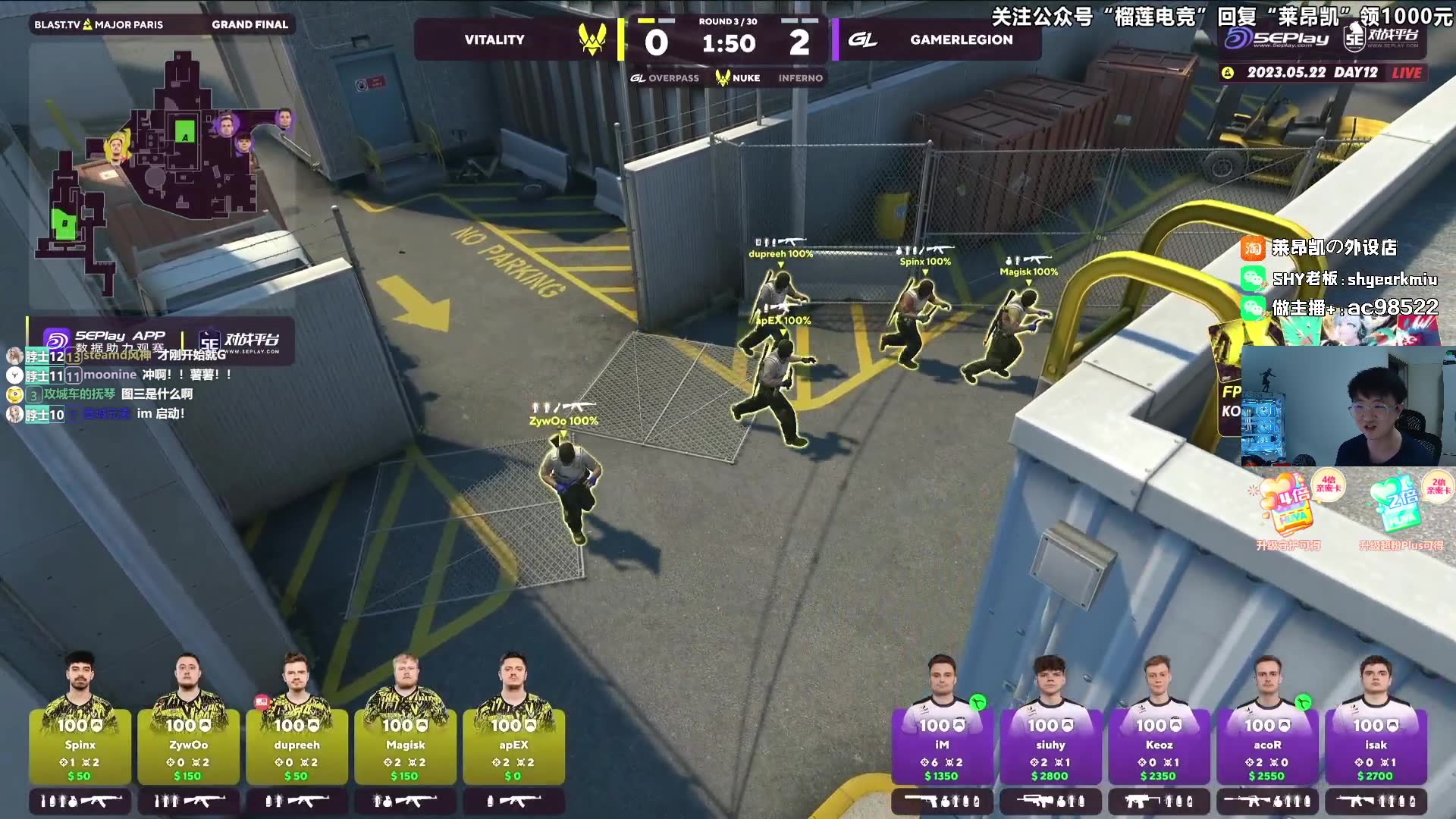Image resolution: width=1456 pixels, height=819 pixels.
Task: Click the GamerLegion team banner
Action: [937, 39]
